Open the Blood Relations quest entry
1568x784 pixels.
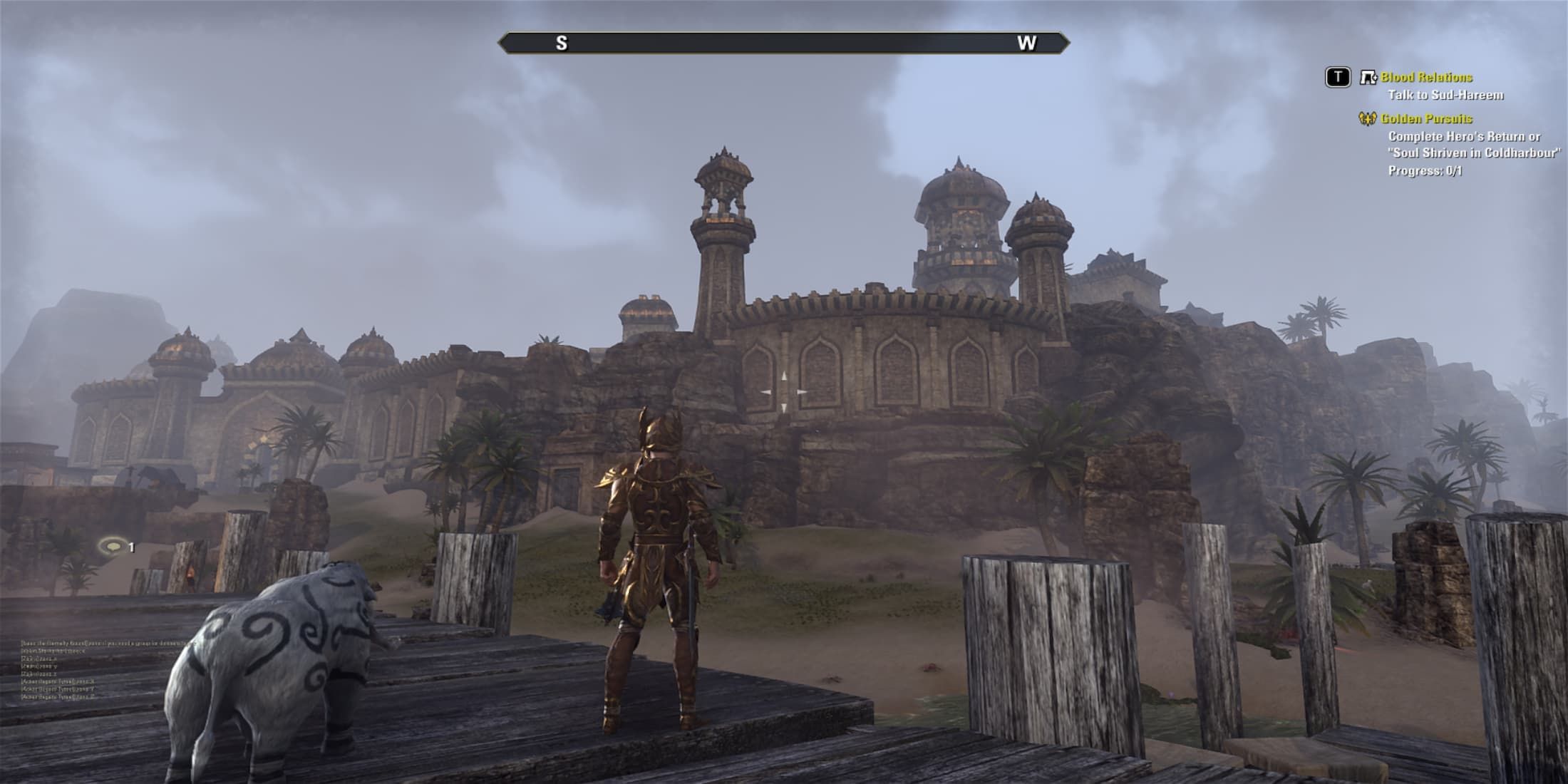click(1426, 78)
